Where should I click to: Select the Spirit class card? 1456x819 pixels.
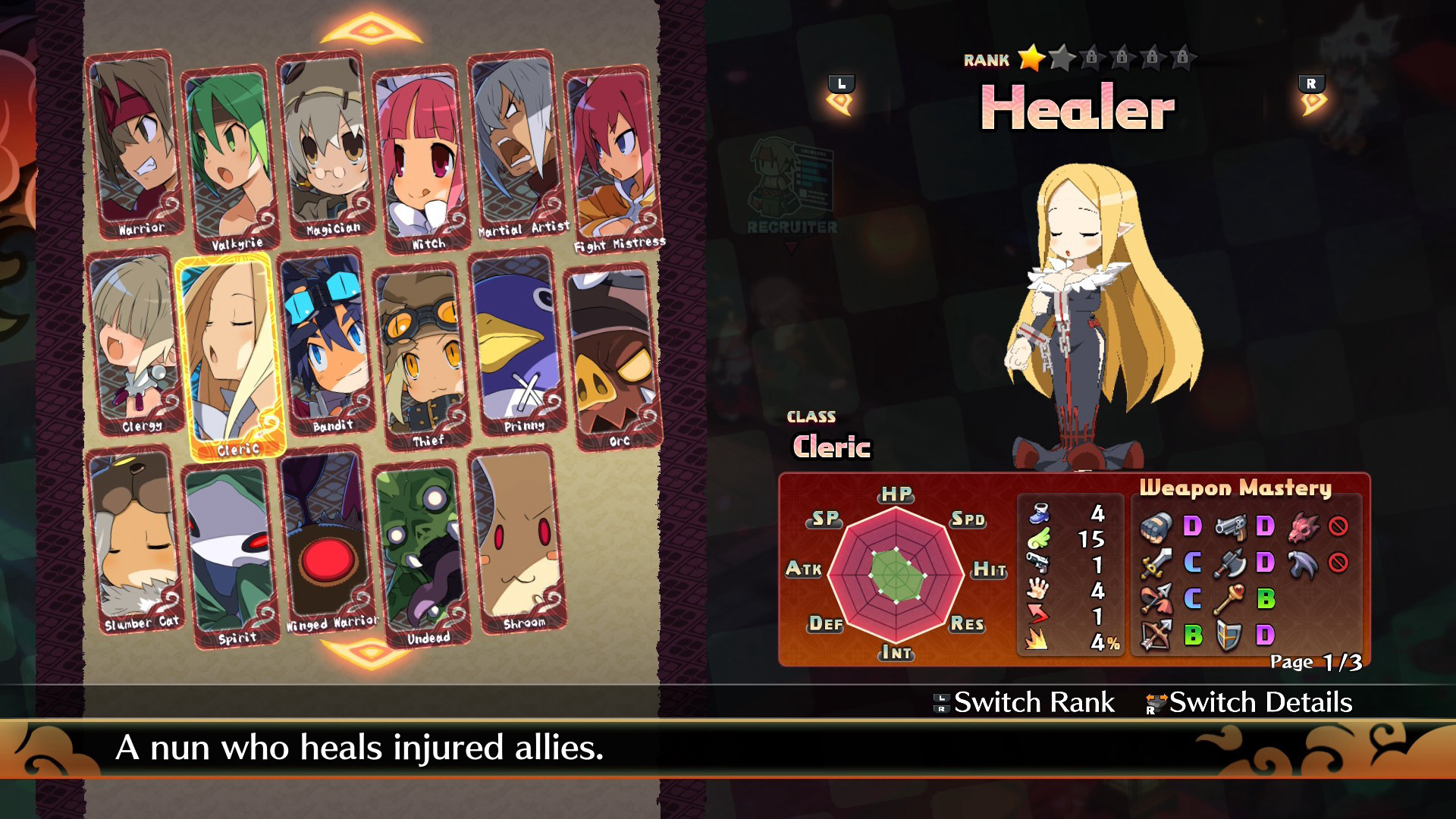231,555
